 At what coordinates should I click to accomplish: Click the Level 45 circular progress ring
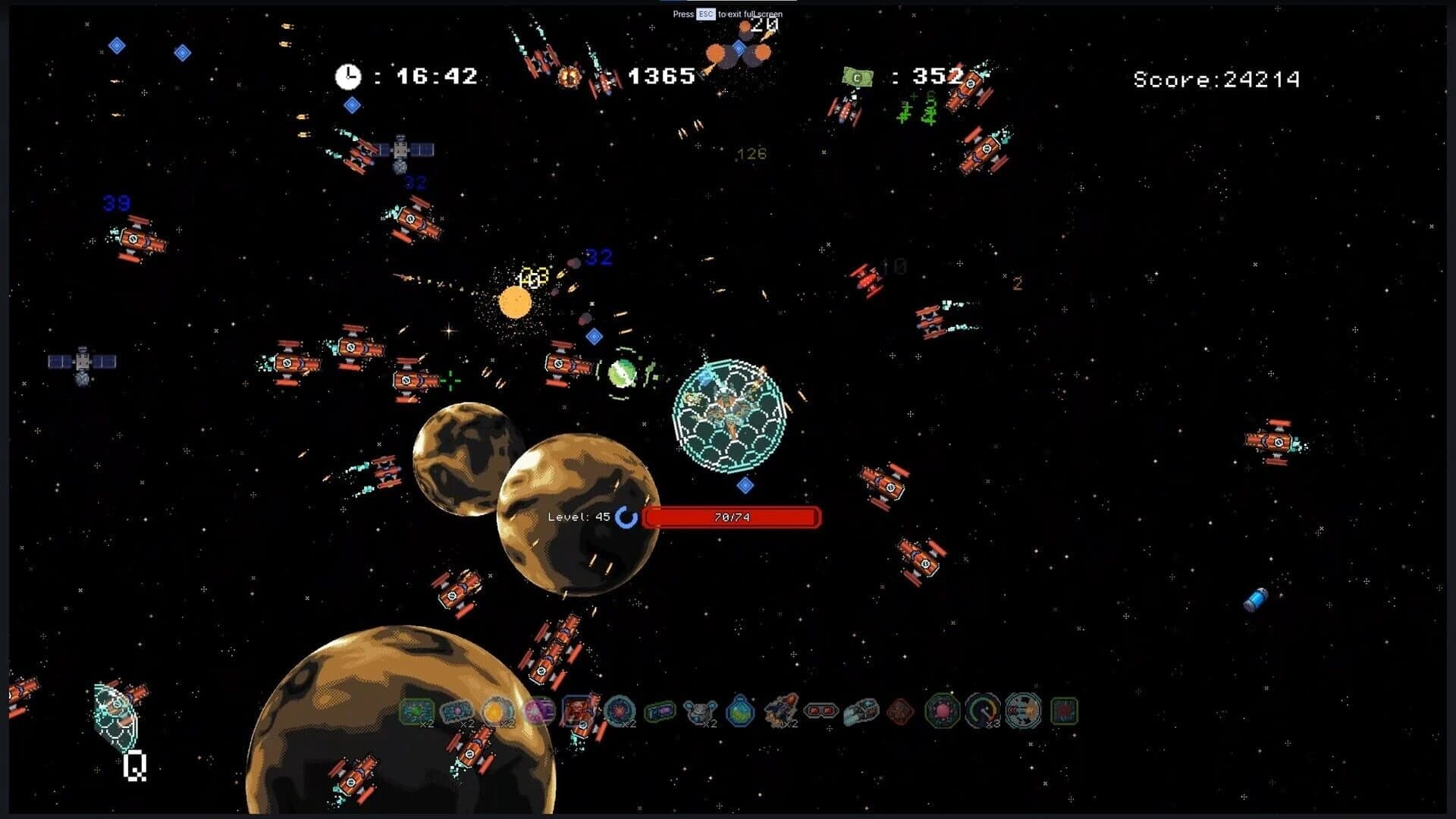pyautogui.click(x=627, y=517)
